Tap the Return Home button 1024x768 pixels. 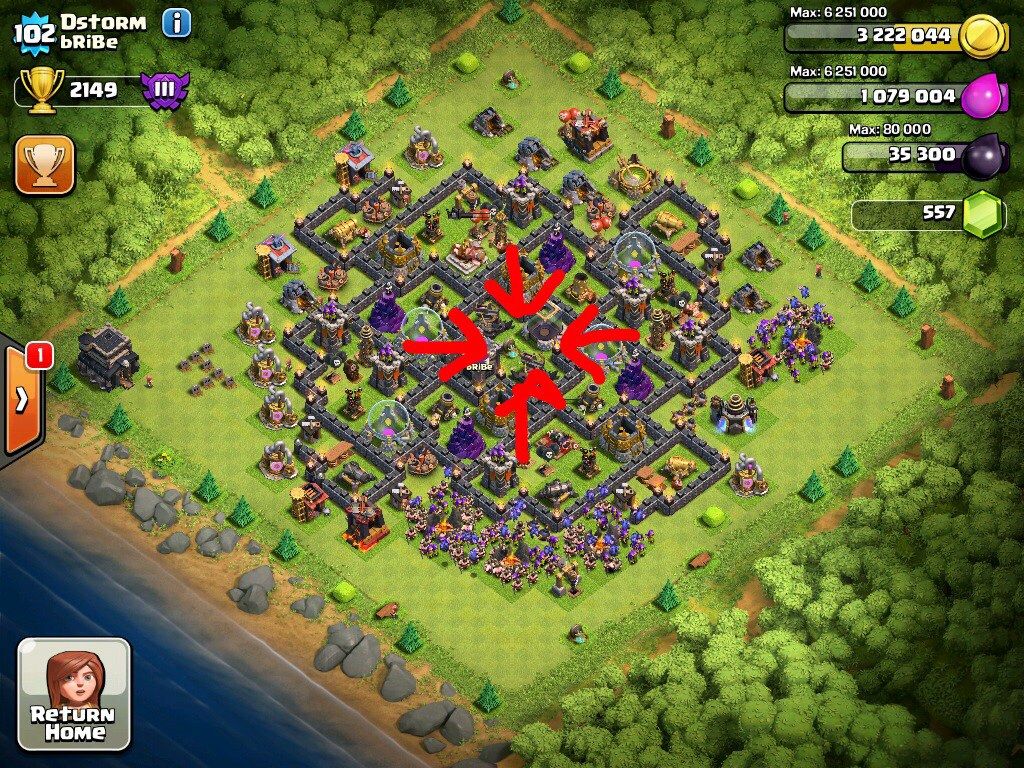pos(74,694)
